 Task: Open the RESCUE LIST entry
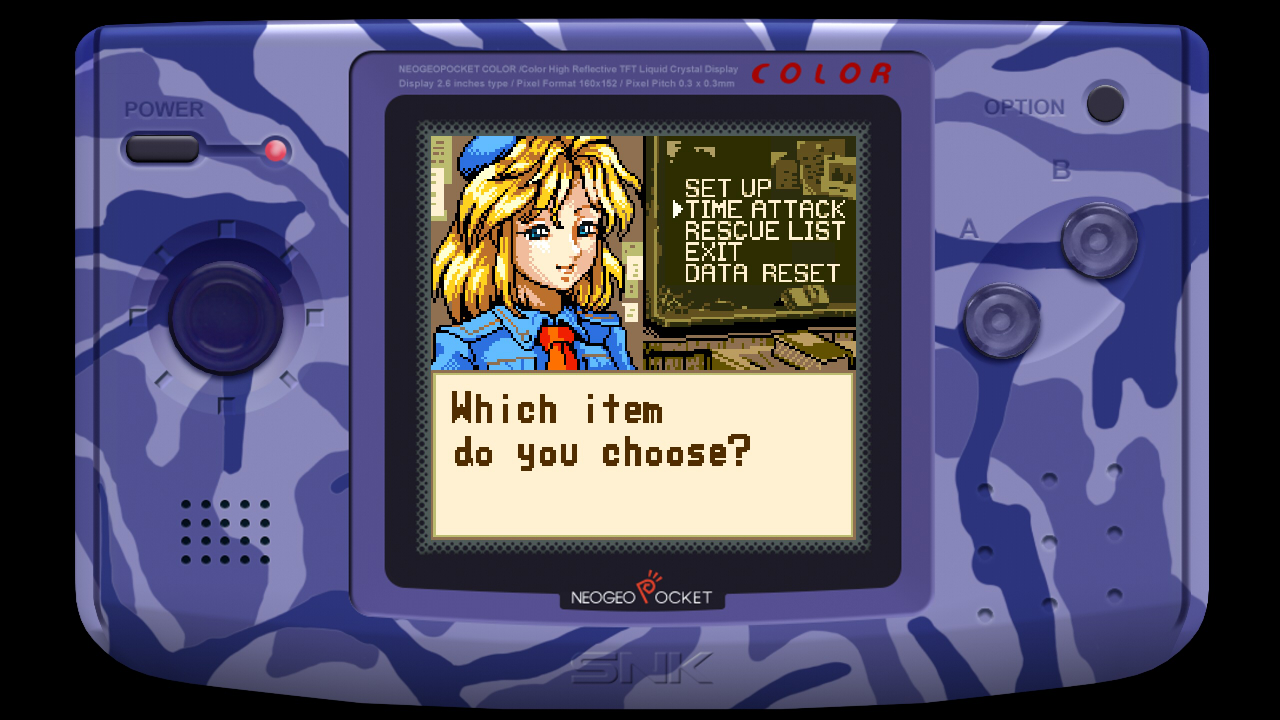764,231
